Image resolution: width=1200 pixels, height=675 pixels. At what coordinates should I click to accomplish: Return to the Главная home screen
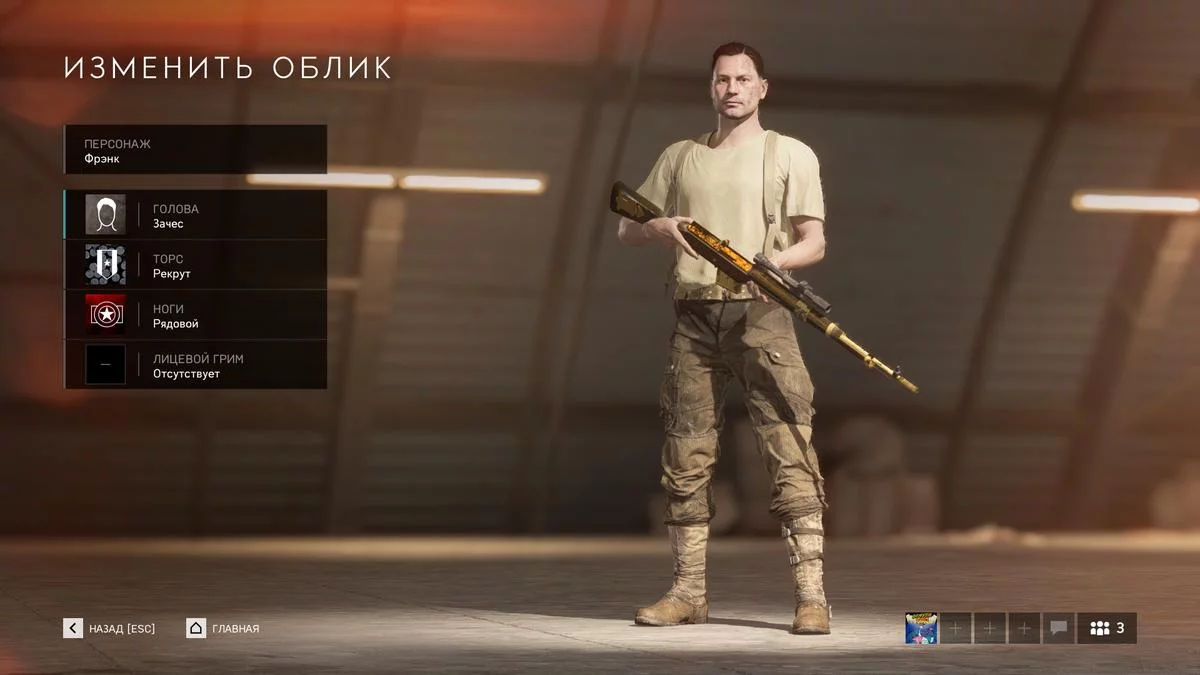223,628
